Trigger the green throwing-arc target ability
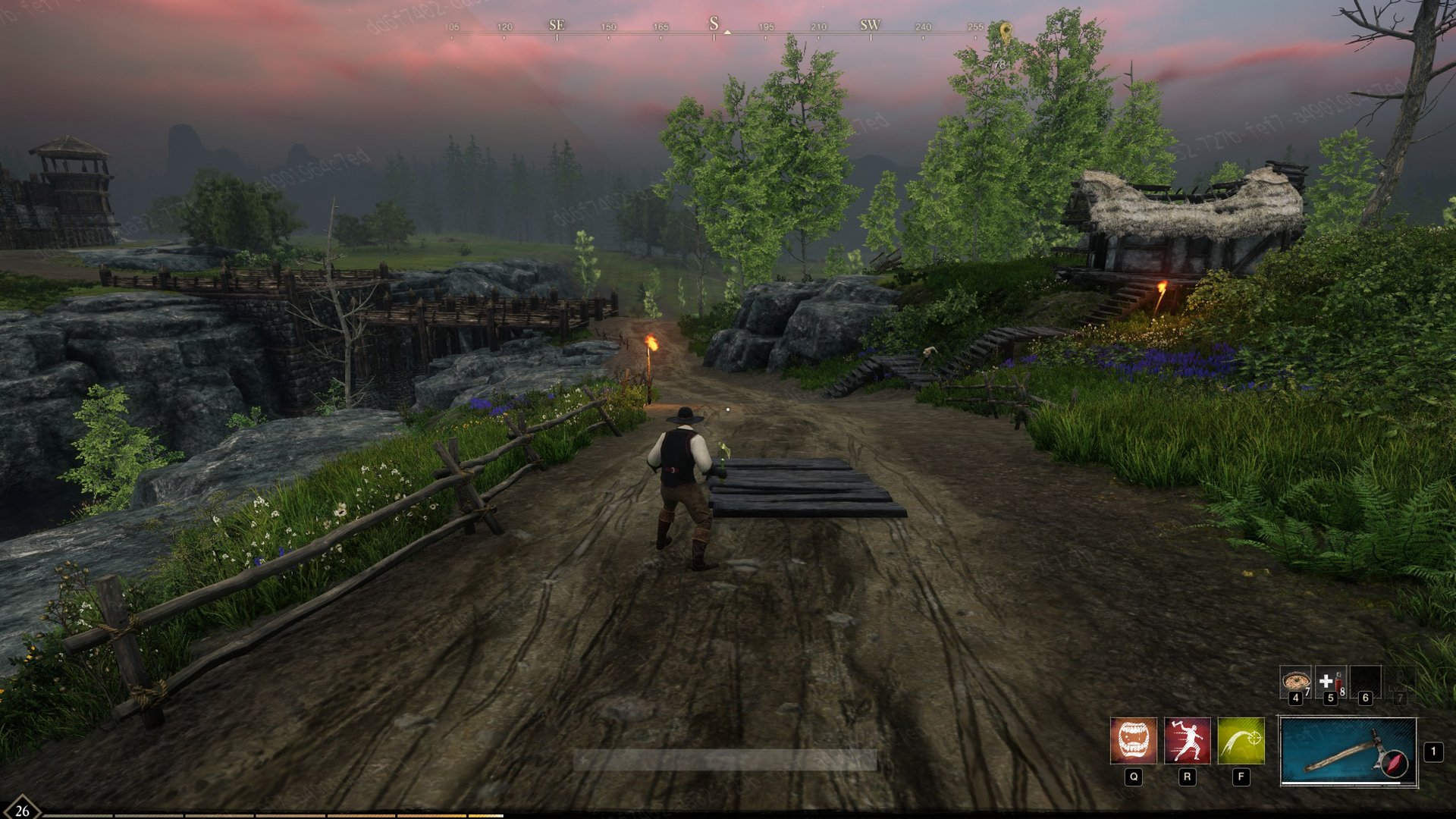 point(1241,740)
